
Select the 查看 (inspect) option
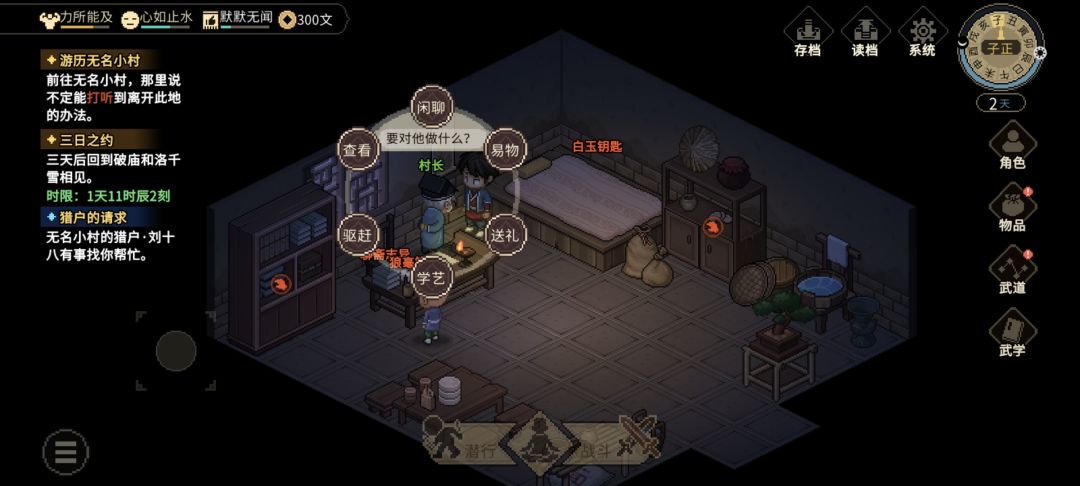[358, 151]
